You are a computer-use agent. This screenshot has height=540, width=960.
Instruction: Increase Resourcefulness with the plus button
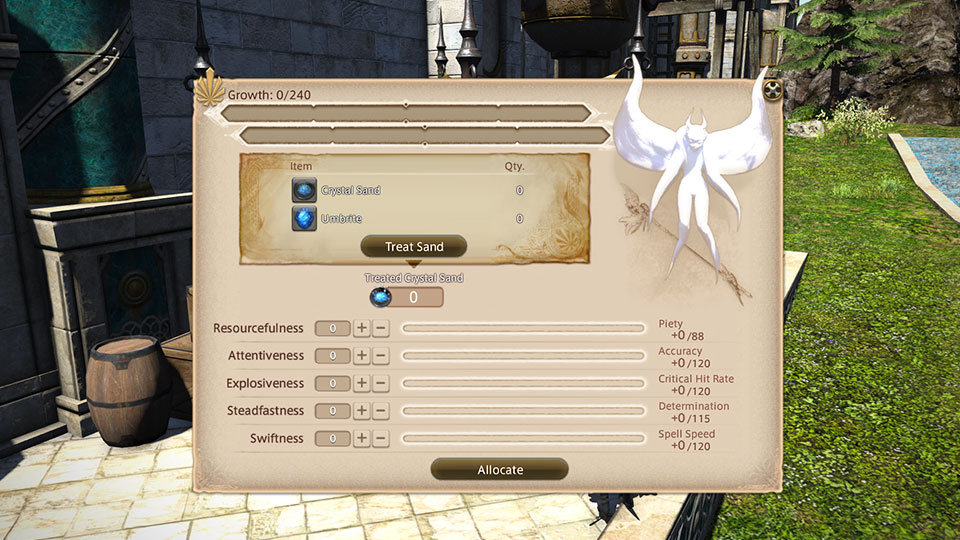pyautogui.click(x=362, y=328)
